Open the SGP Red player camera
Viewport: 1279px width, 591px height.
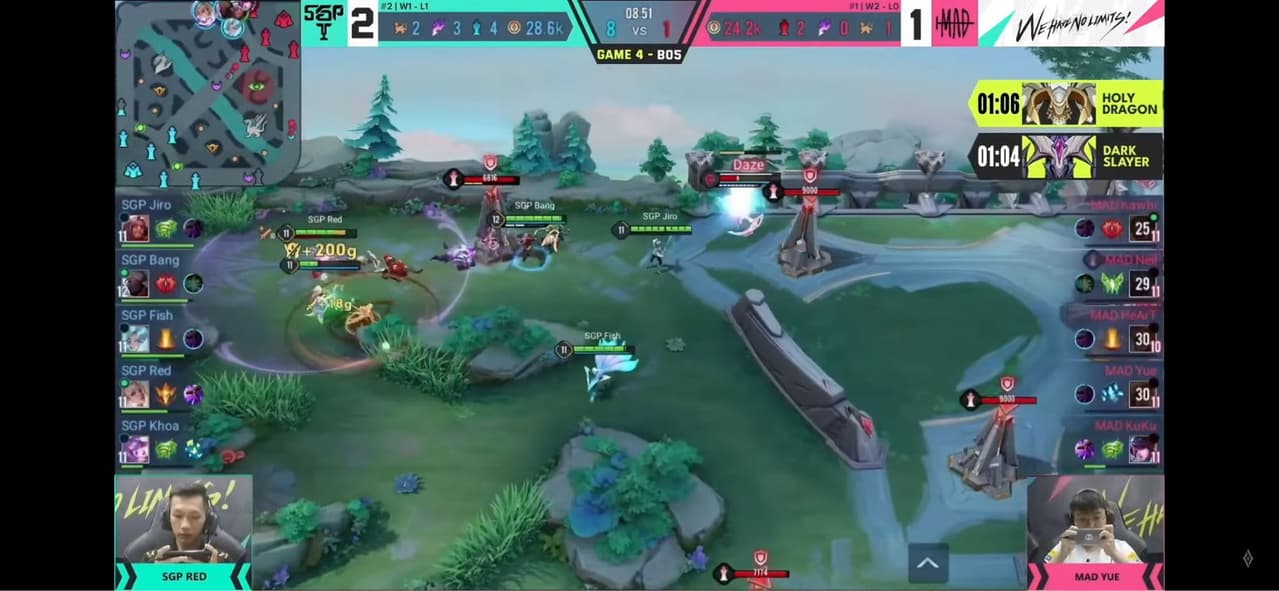tap(183, 532)
